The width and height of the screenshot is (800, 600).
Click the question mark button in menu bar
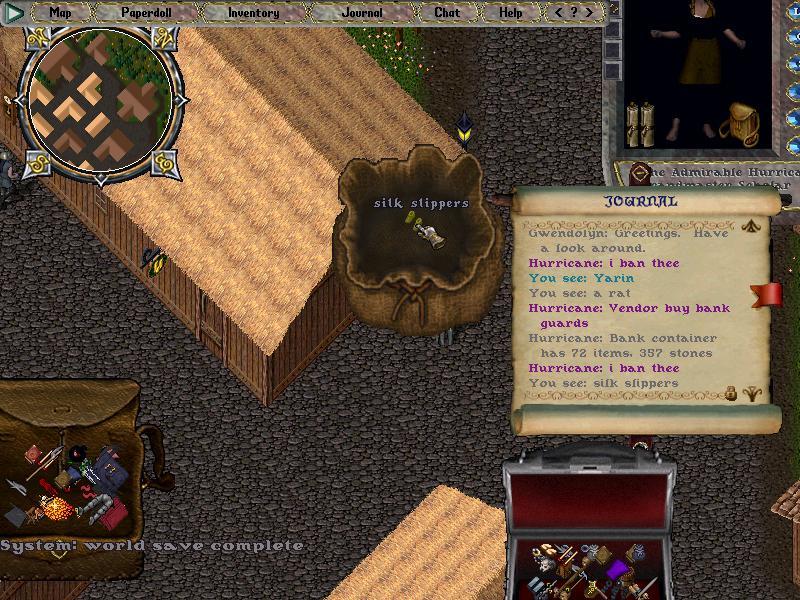pyautogui.click(x=575, y=13)
